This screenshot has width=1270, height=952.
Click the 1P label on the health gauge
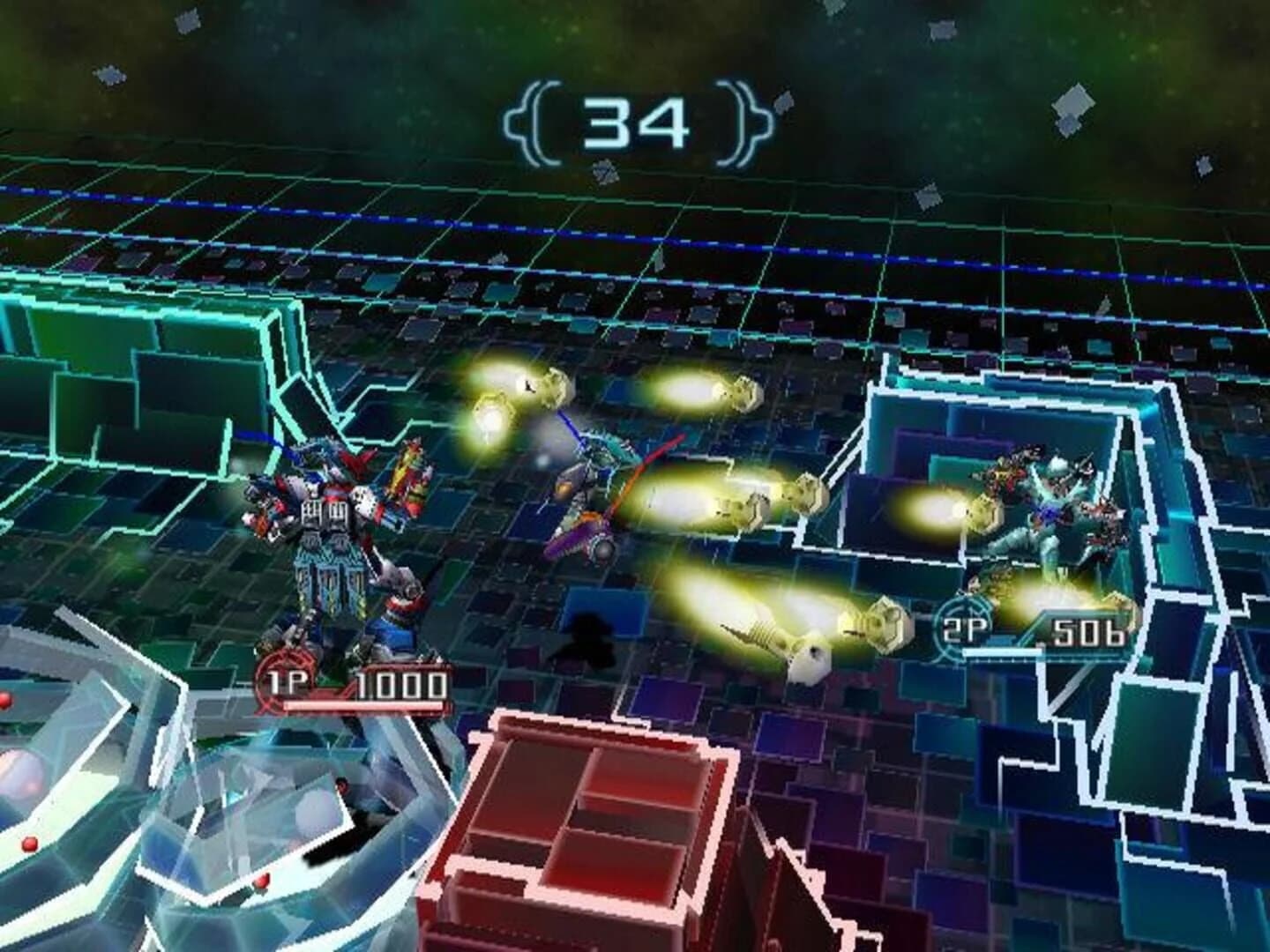(291, 683)
